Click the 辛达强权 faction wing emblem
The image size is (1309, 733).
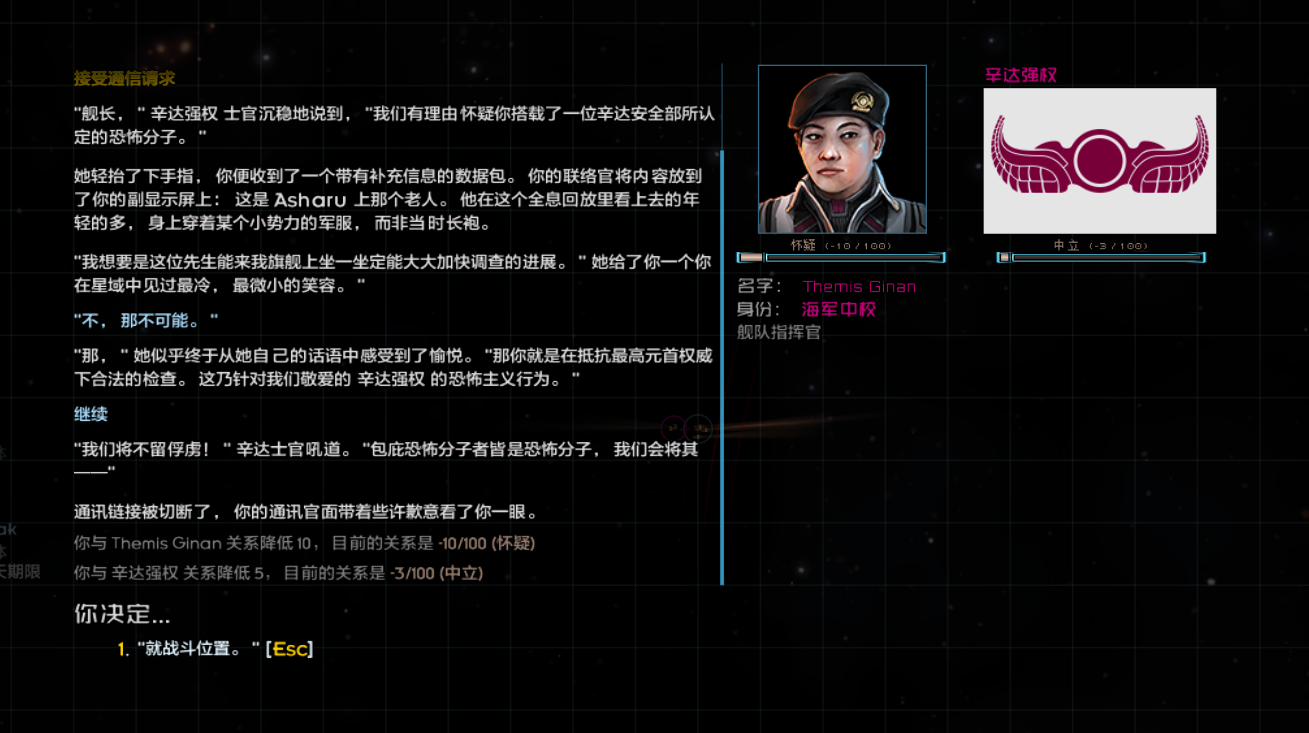click(x=1100, y=160)
